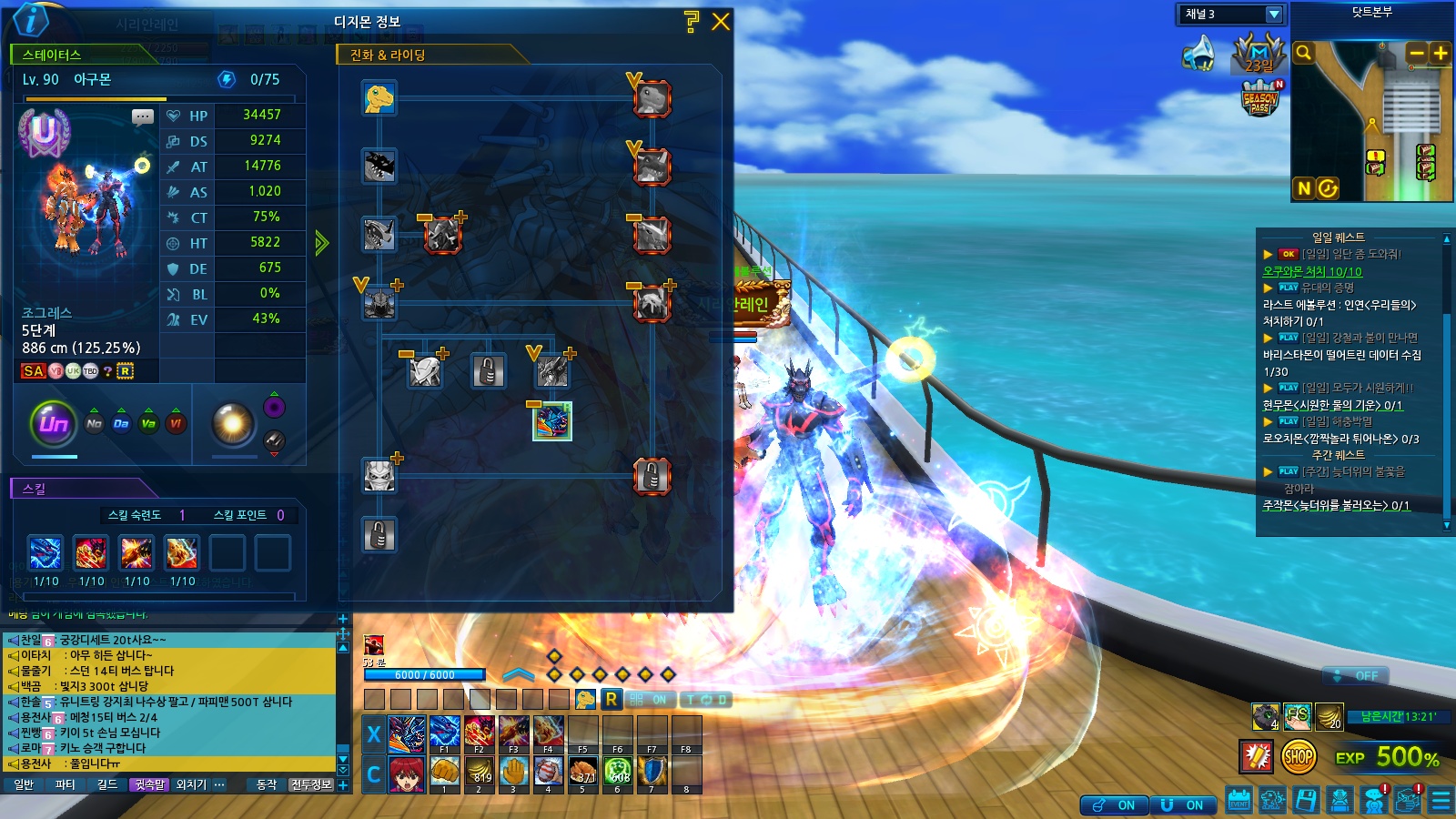Click the fist item in hotbar slot 1

444,772
